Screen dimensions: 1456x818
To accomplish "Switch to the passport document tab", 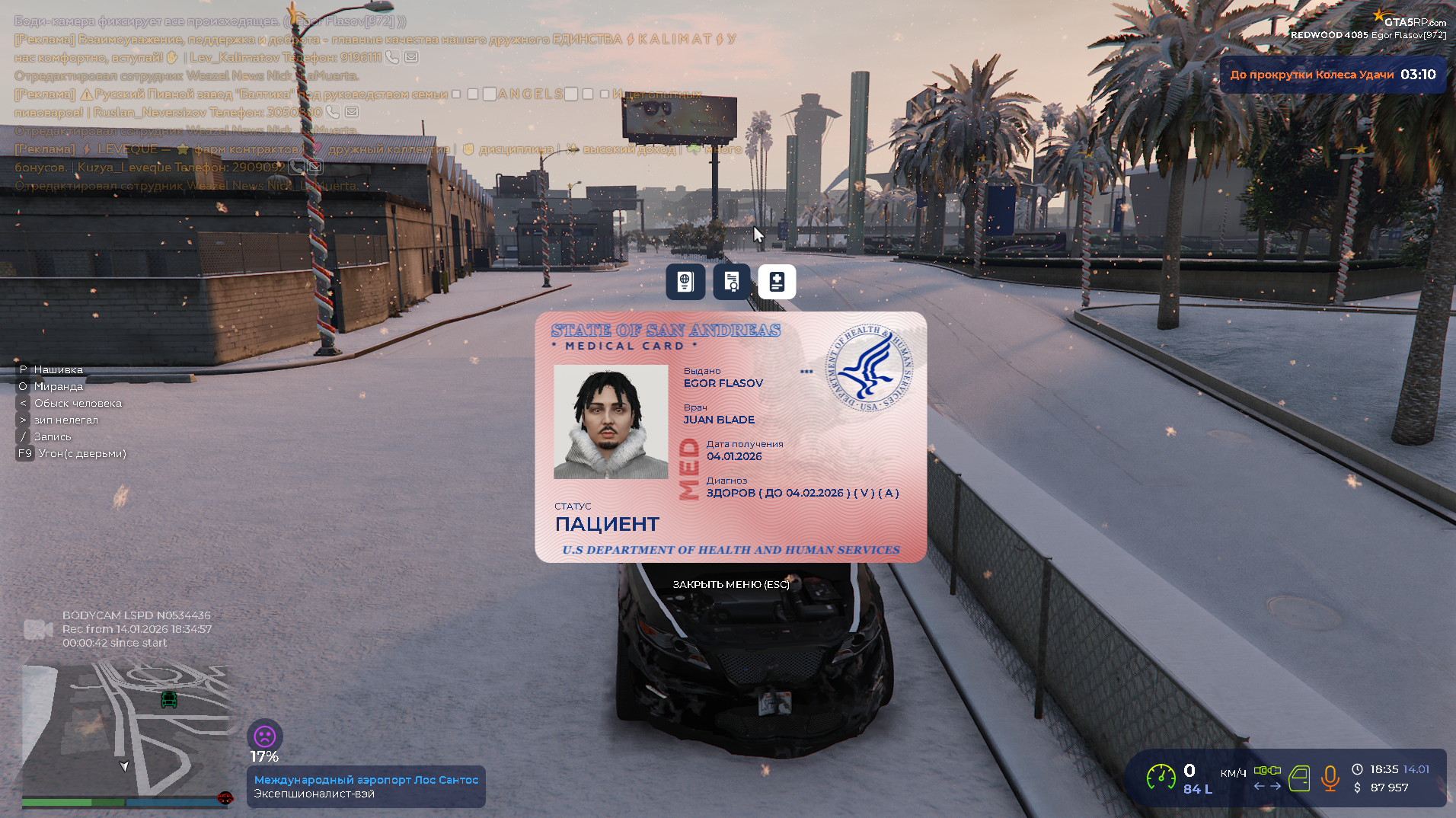I will (685, 282).
